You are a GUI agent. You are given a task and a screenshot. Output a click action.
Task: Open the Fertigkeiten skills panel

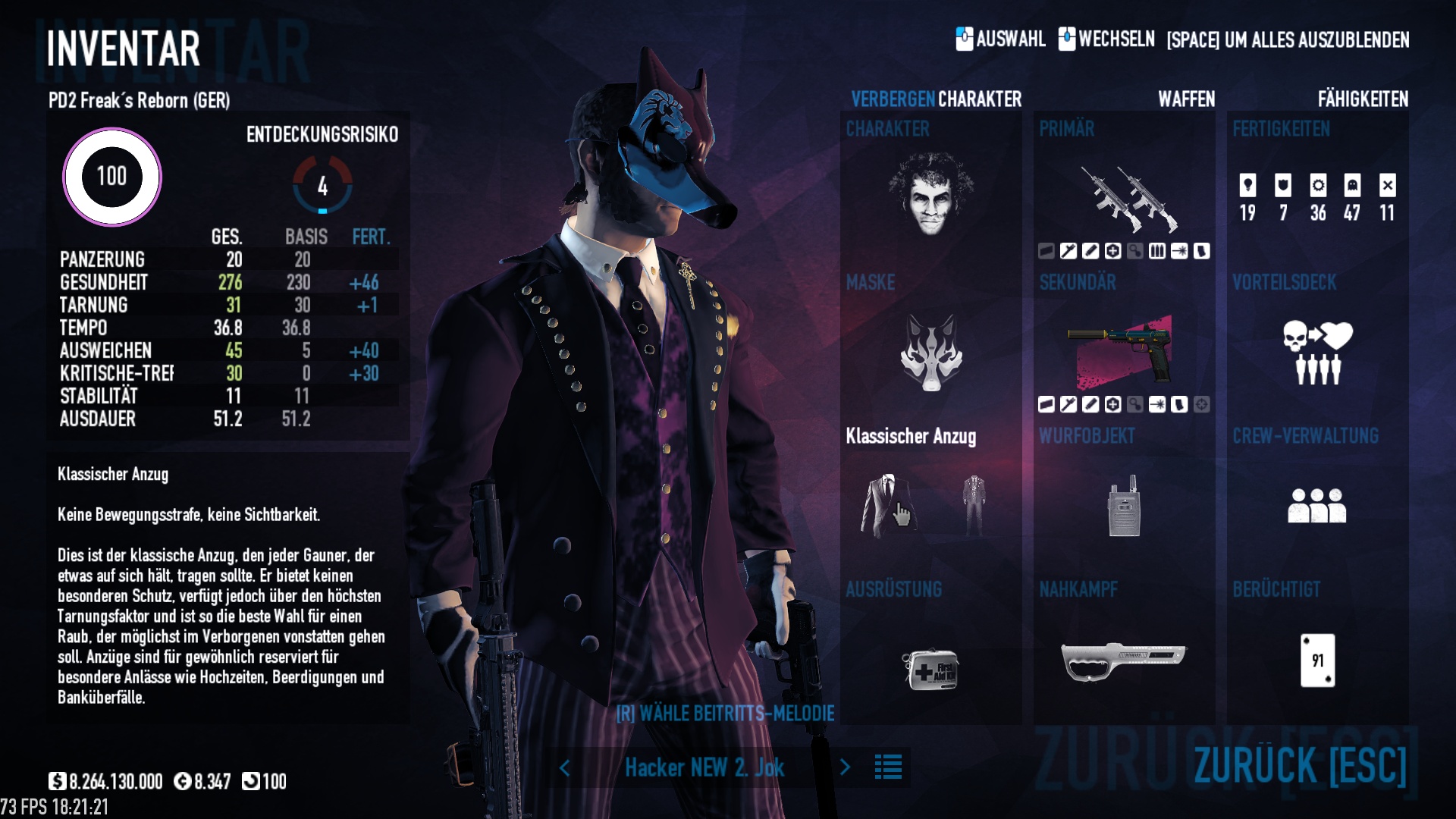coord(1317,197)
